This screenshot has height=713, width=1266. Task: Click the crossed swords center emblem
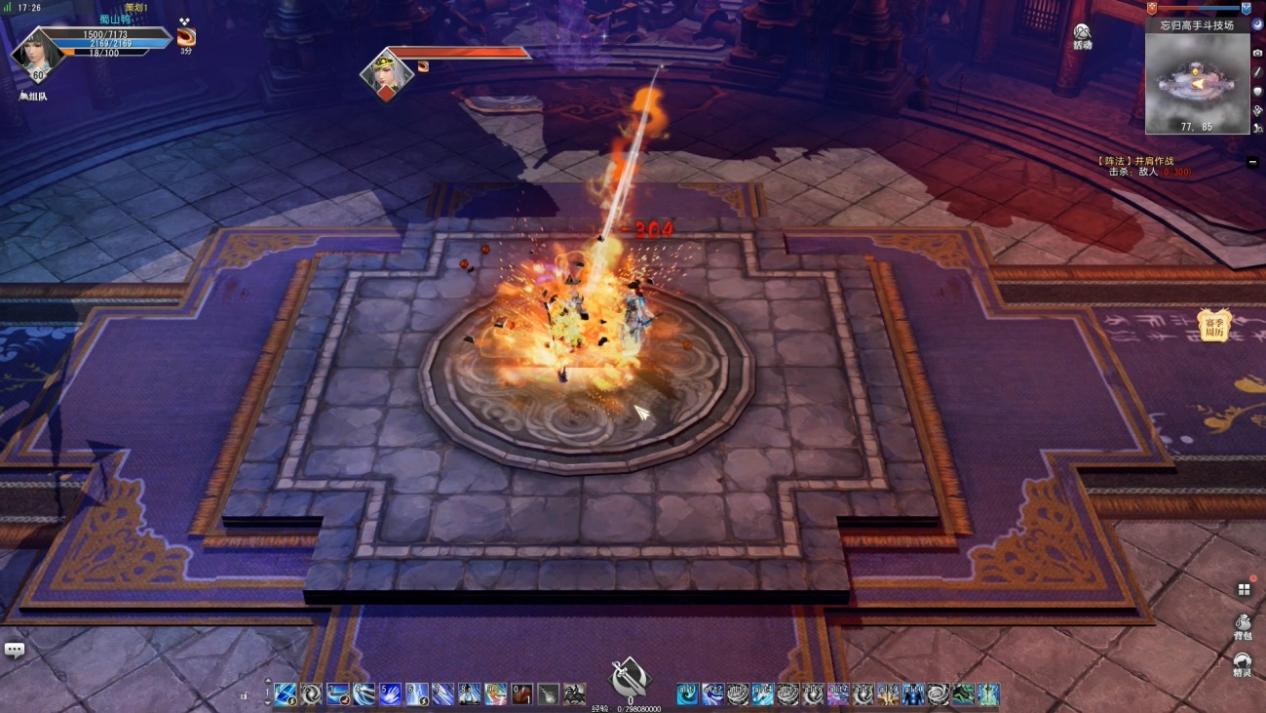click(x=629, y=678)
